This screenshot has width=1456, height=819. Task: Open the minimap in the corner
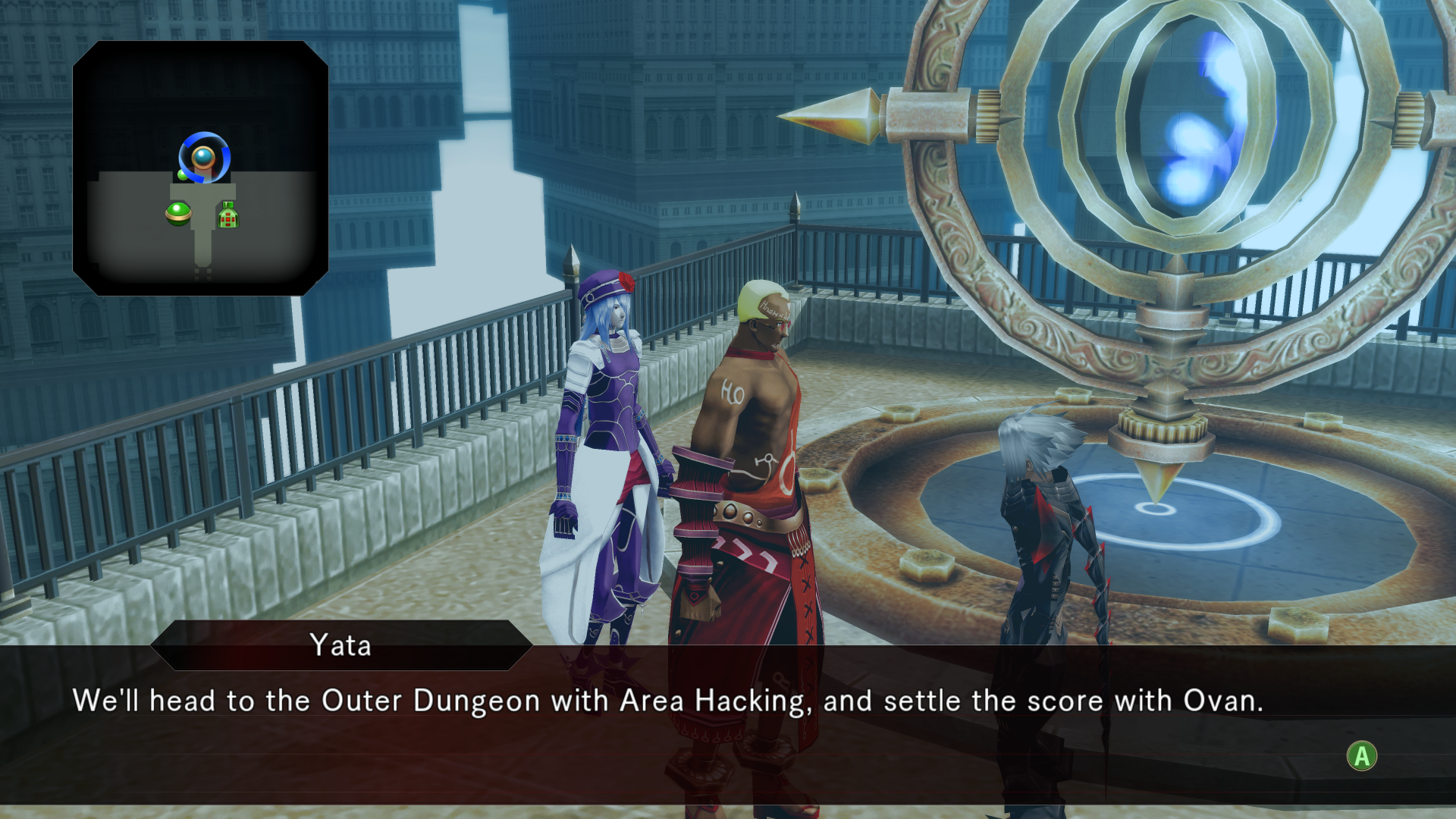click(200, 168)
